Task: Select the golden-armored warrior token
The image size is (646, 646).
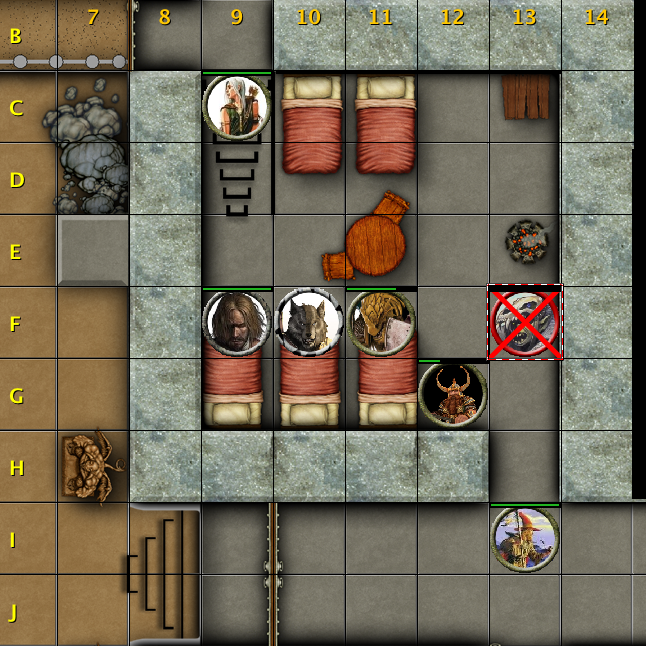Action: coord(381,323)
